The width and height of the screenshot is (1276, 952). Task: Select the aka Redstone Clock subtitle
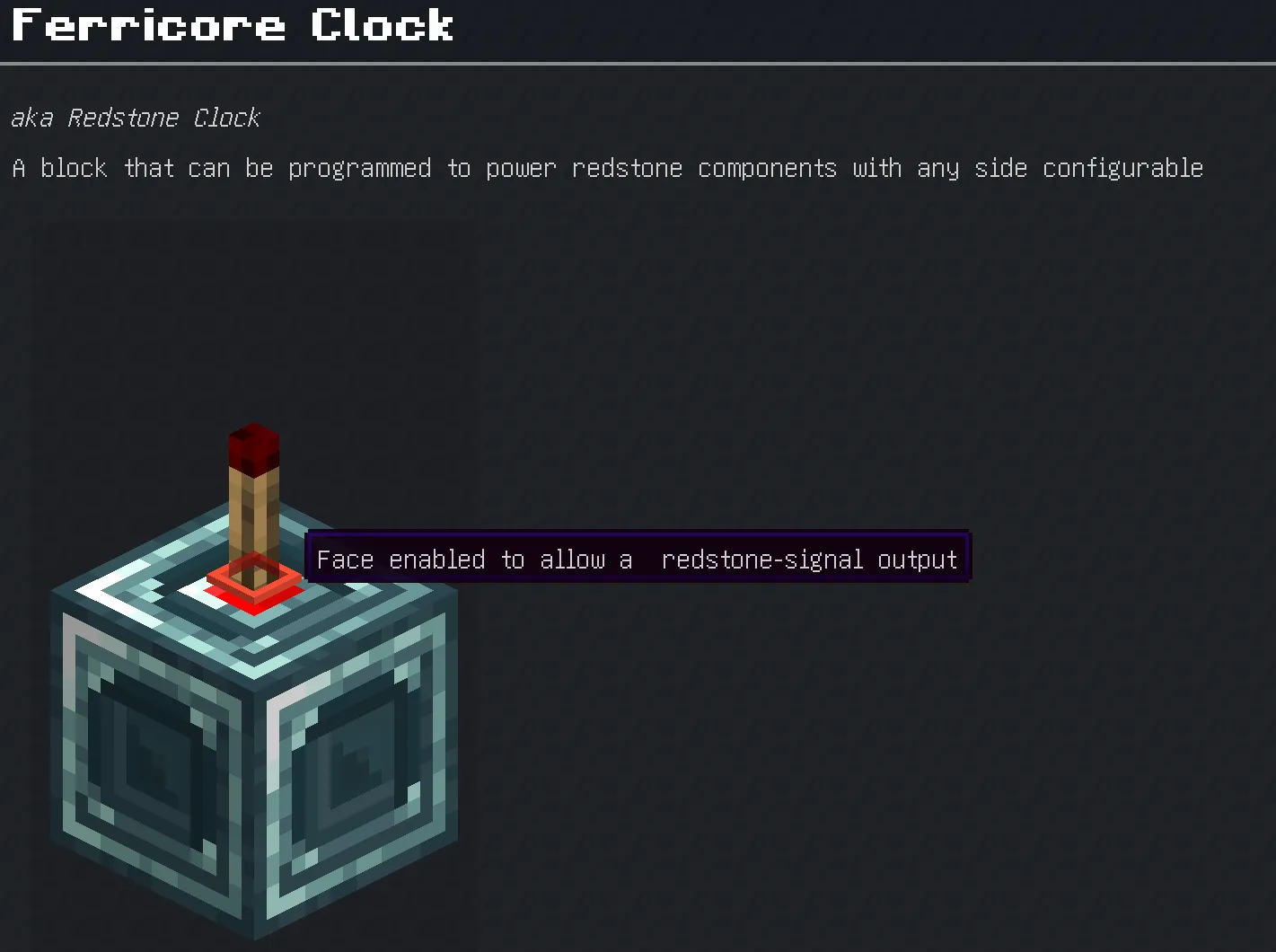coord(135,118)
